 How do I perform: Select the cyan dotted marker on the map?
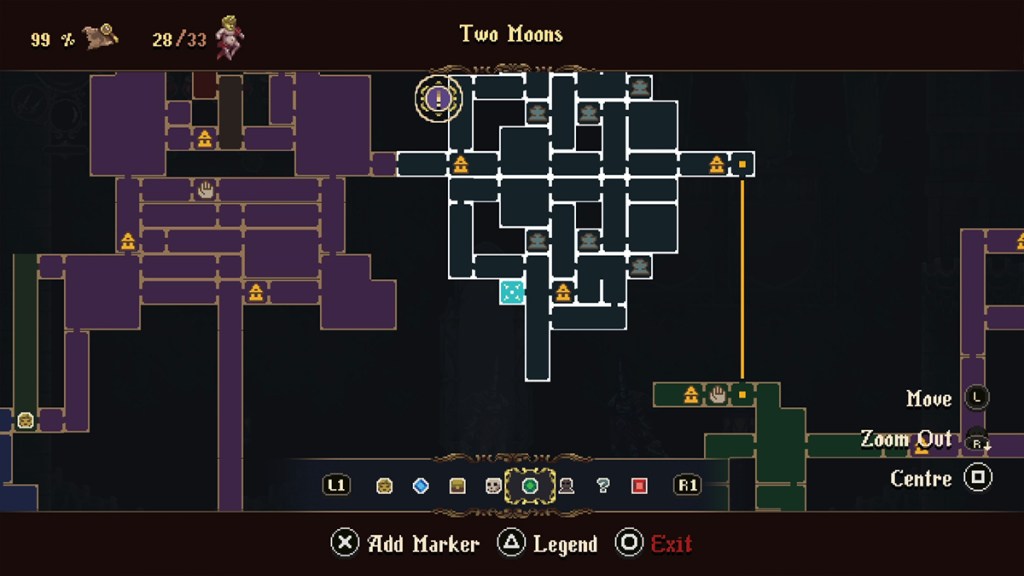pos(511,292)
